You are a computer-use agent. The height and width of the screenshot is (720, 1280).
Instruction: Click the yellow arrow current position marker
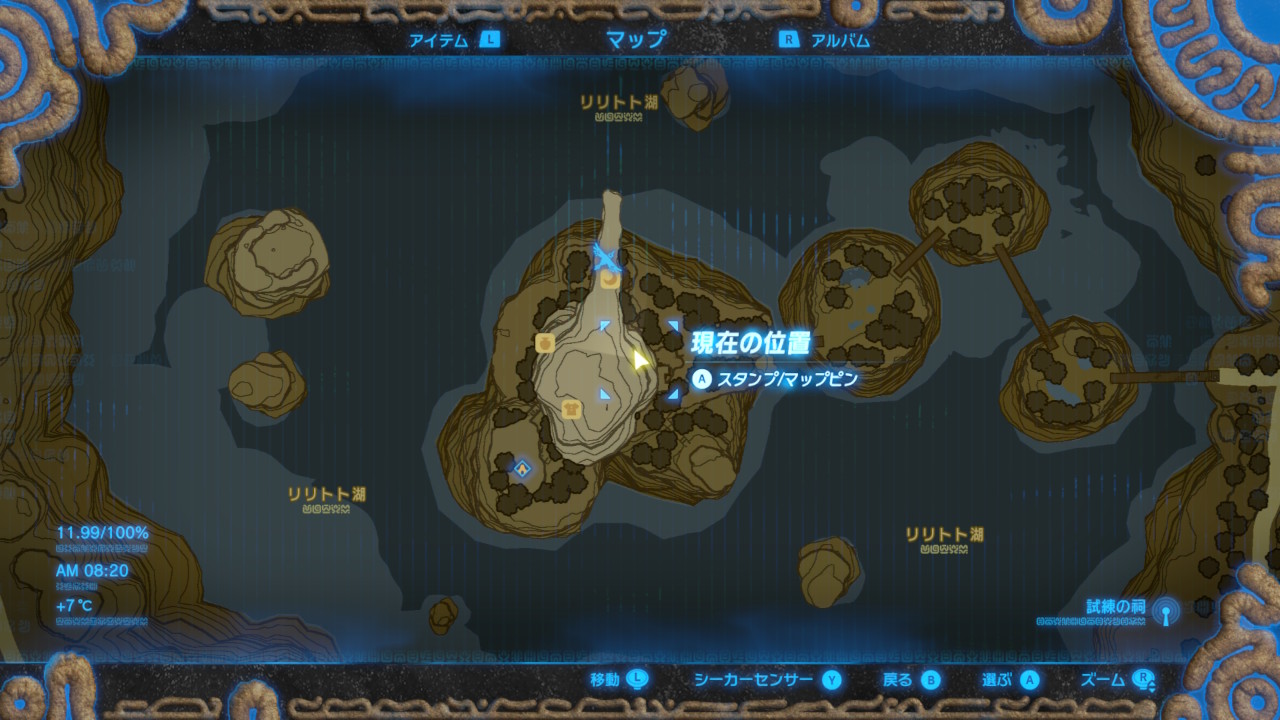640,359
